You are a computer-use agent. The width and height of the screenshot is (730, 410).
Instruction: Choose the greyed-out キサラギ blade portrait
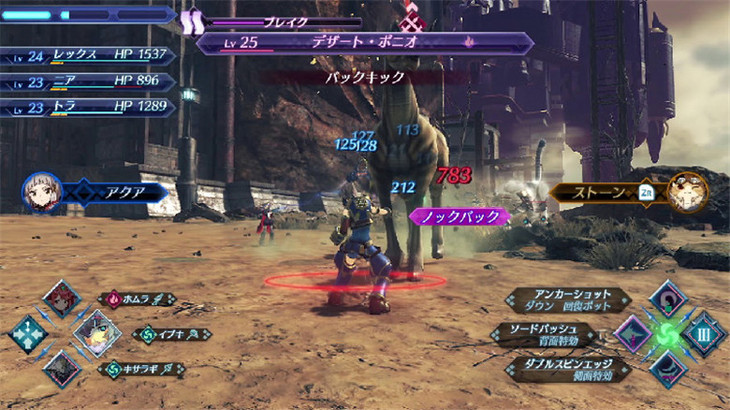62,368
